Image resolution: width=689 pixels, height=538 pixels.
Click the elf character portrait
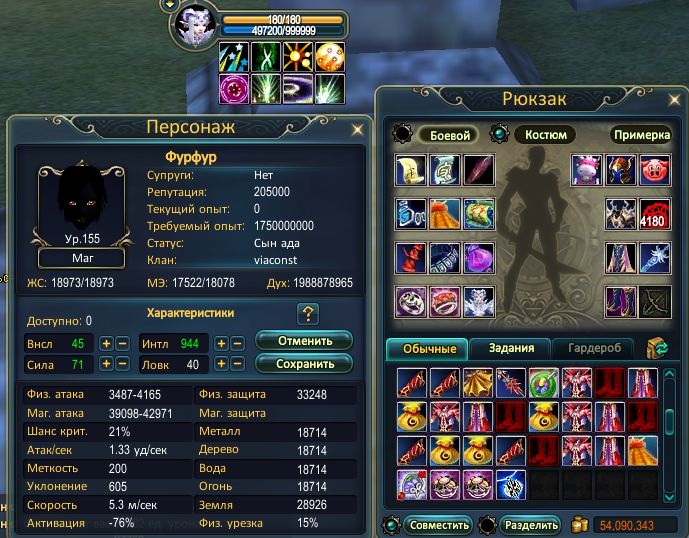pos(194,27)
